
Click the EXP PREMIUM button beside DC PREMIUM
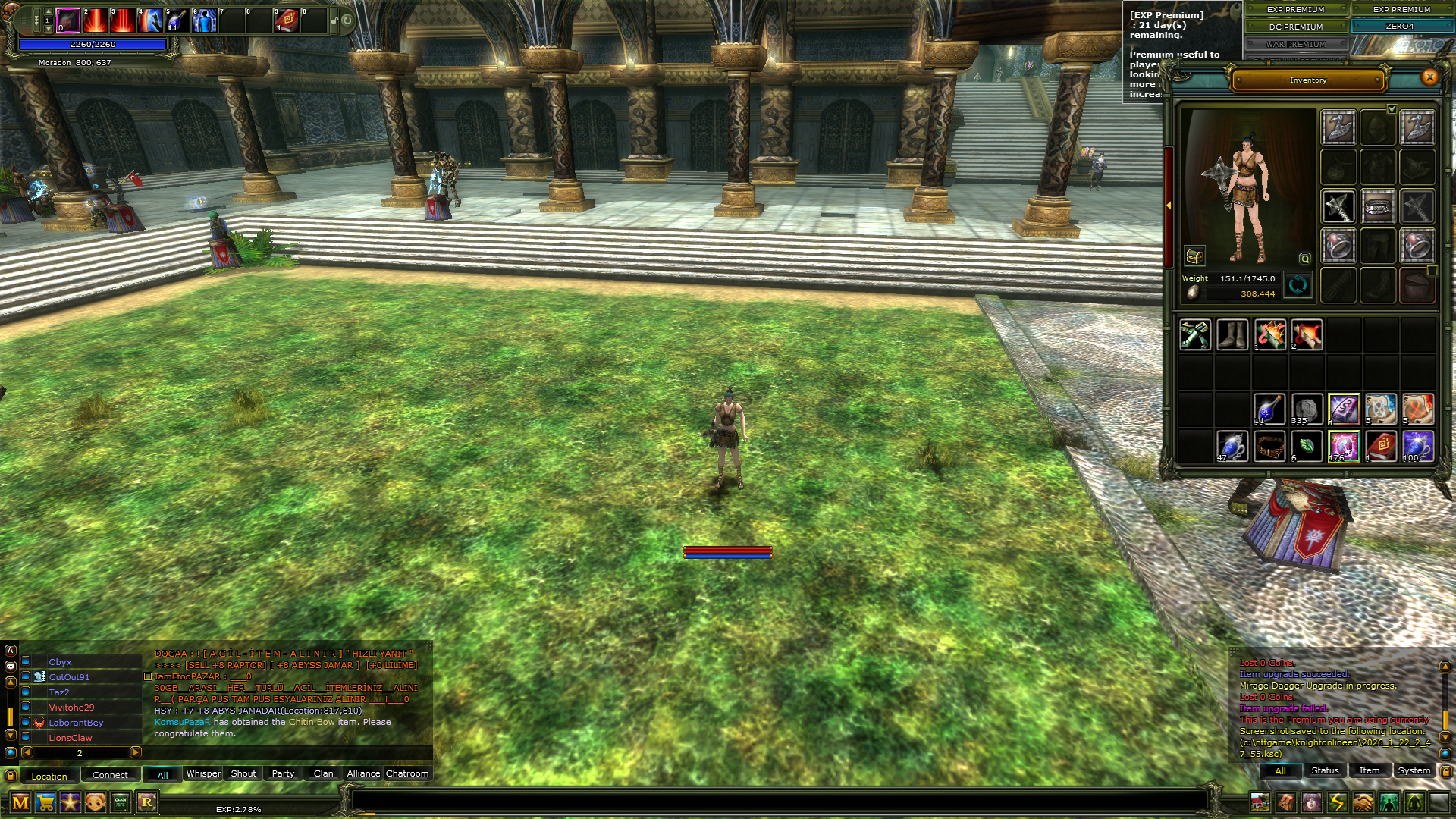click(x=1295, y=10)
